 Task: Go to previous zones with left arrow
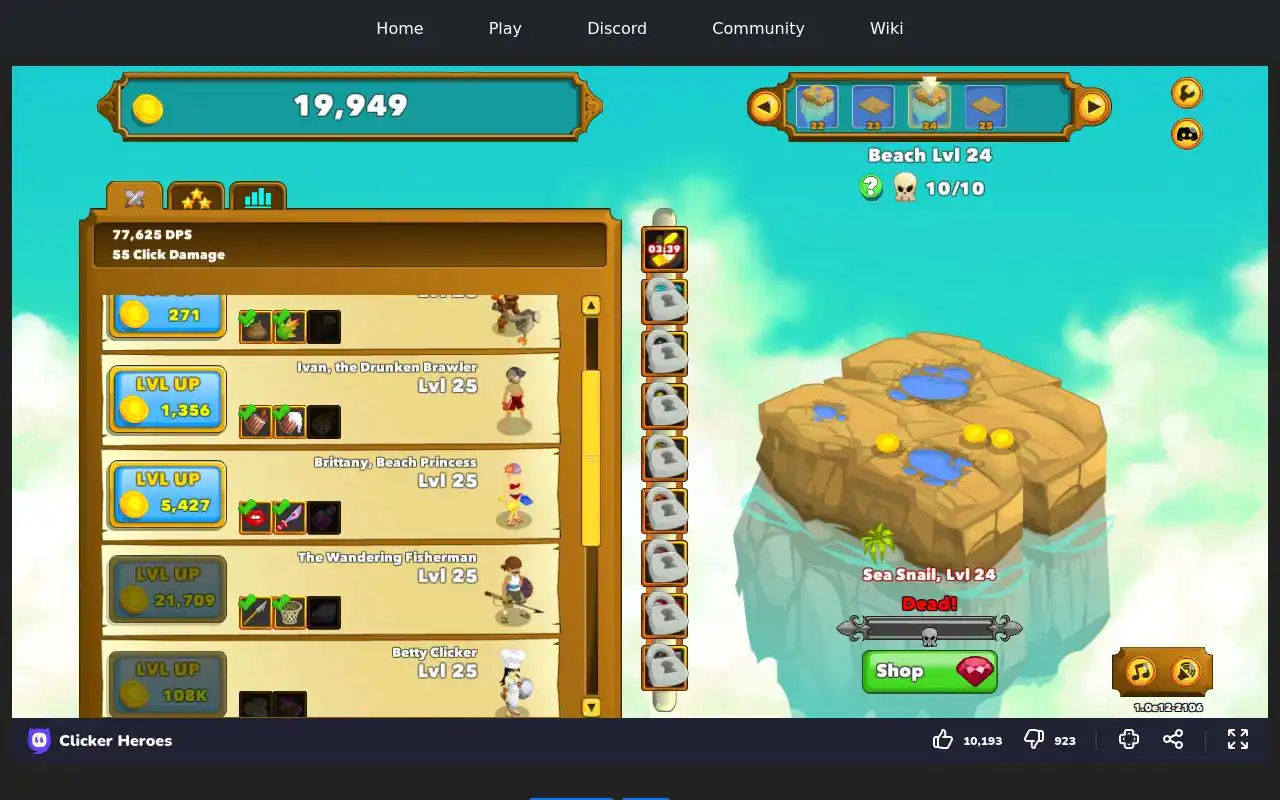click(x=765, y=106)
